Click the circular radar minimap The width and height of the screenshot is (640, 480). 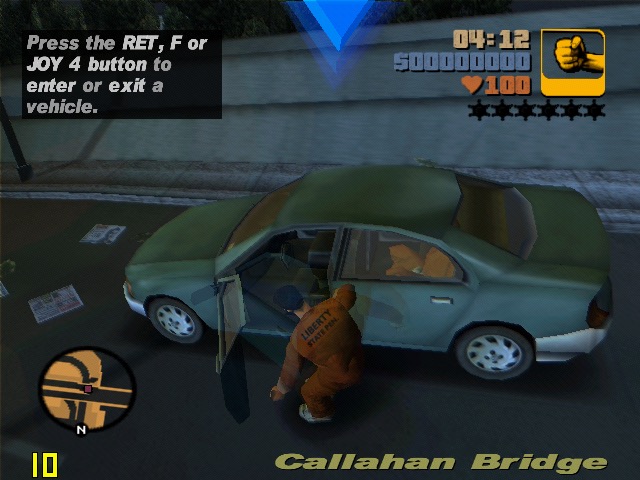[x=85, y=384]
